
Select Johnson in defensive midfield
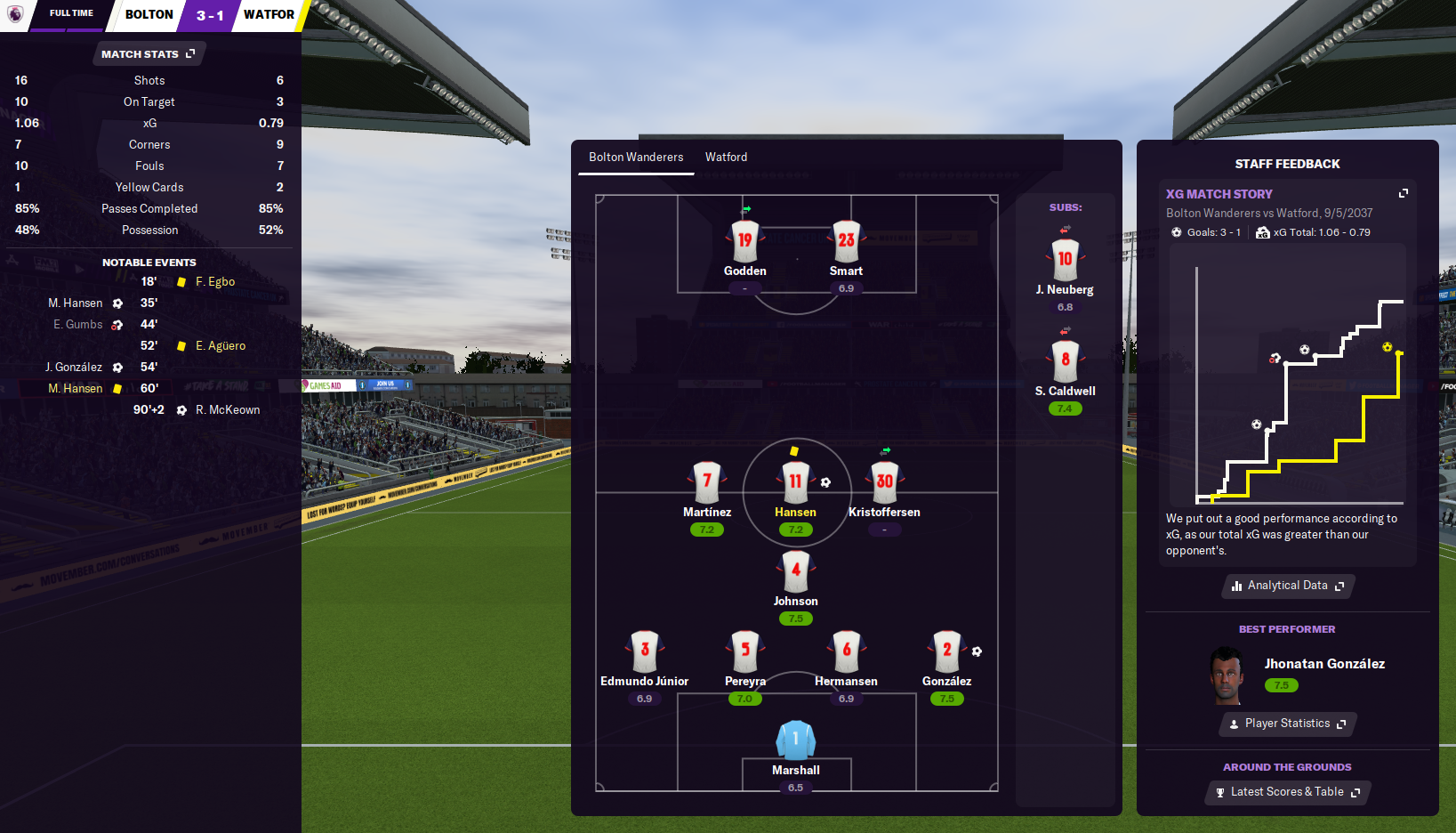pos(795,570)
